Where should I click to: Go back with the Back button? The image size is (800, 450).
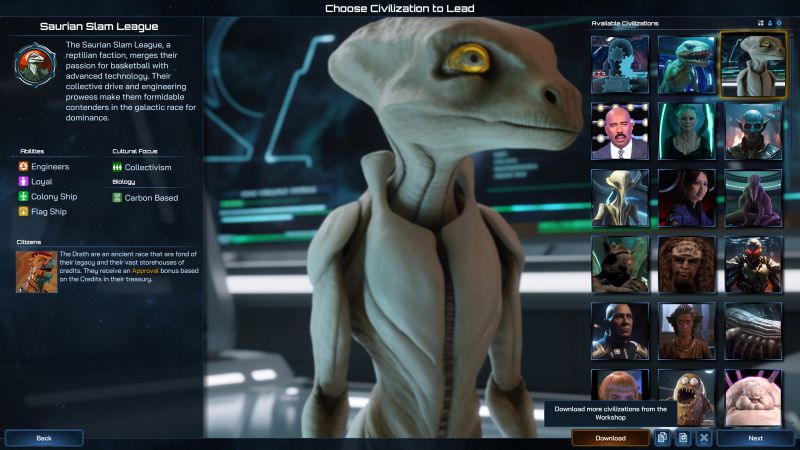tap(44, 438)
